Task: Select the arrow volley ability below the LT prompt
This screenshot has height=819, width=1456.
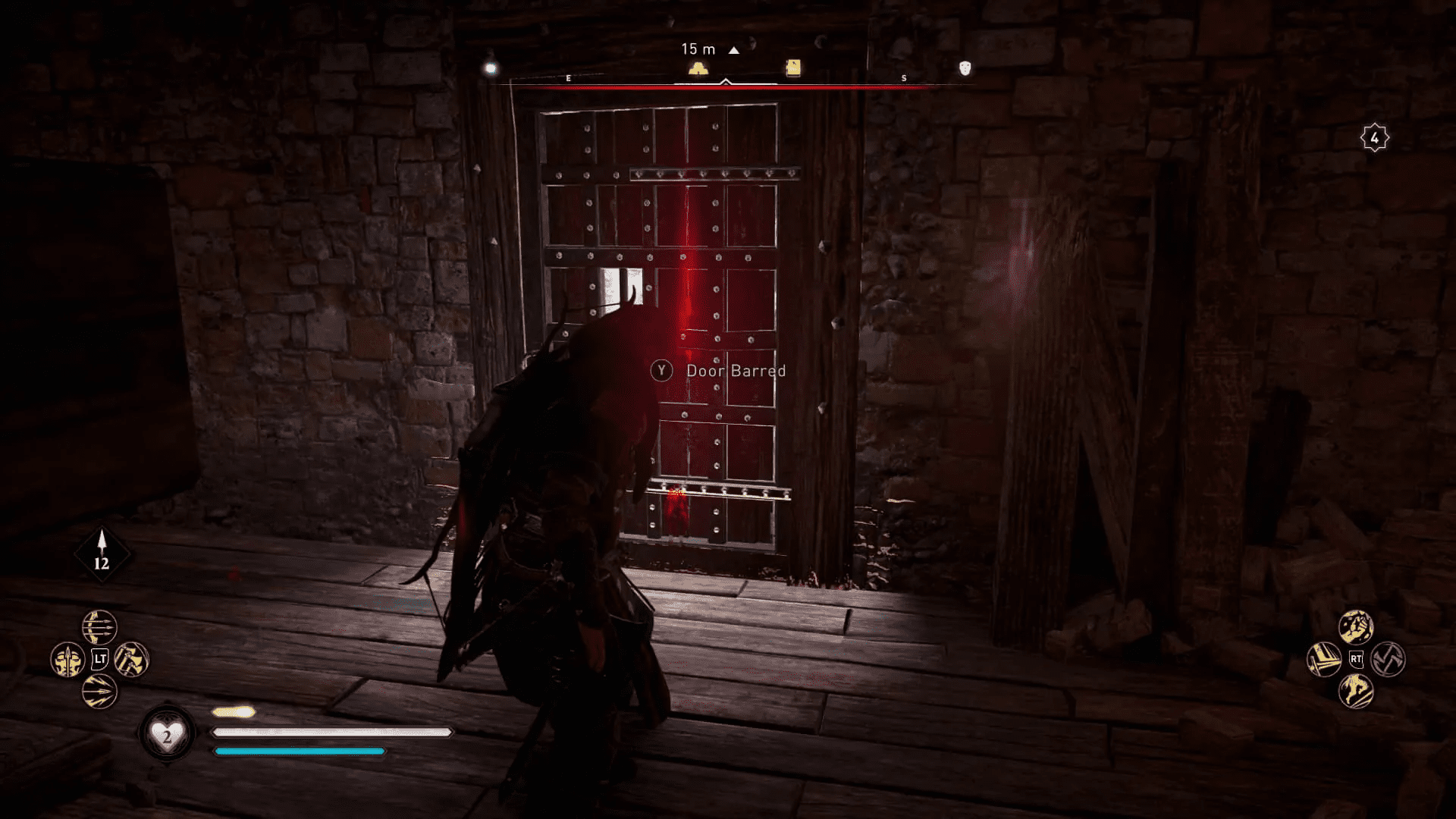Action: coord(100,692)
